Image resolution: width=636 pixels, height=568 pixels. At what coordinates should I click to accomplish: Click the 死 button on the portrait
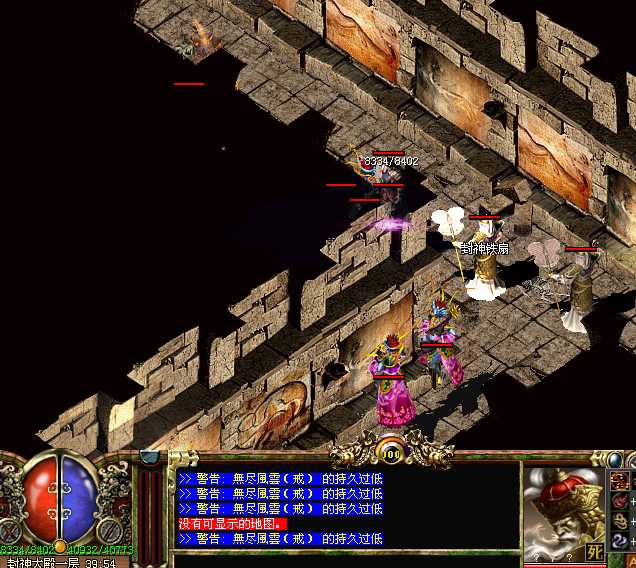click(594, 551)
